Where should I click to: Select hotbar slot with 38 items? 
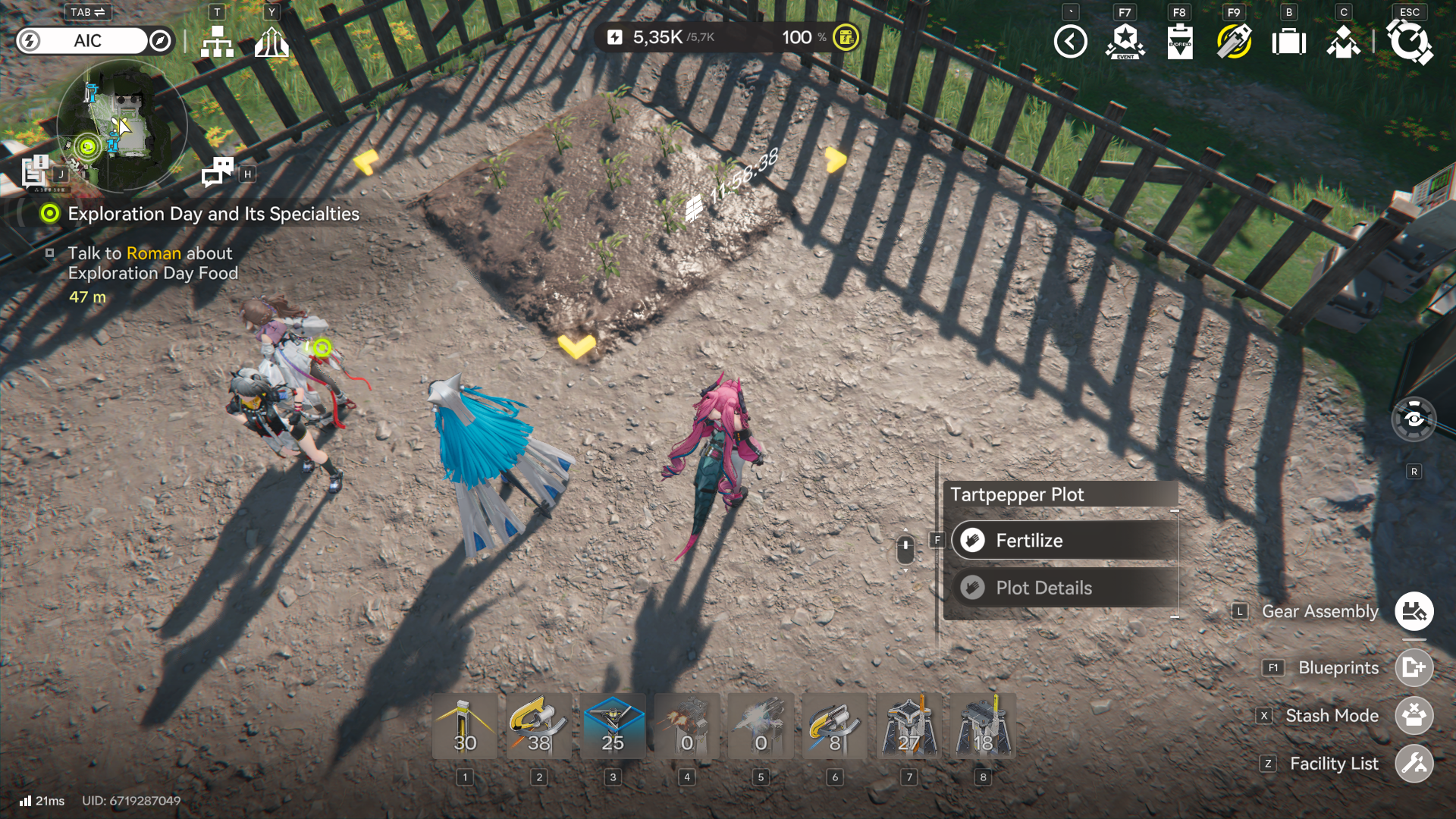tap(539, 726)
